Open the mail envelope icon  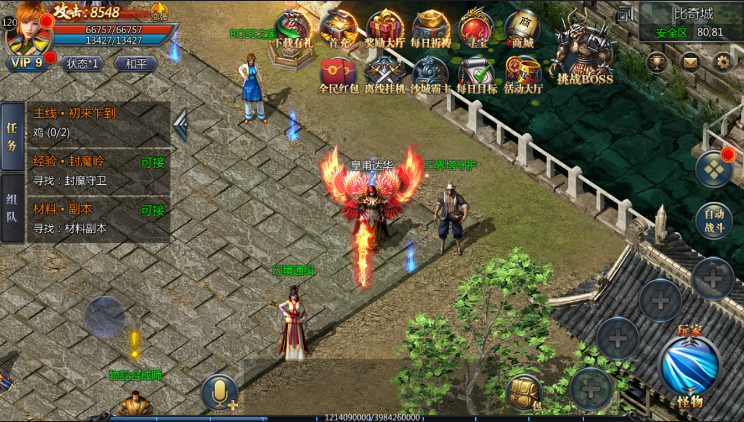point(690,62)
